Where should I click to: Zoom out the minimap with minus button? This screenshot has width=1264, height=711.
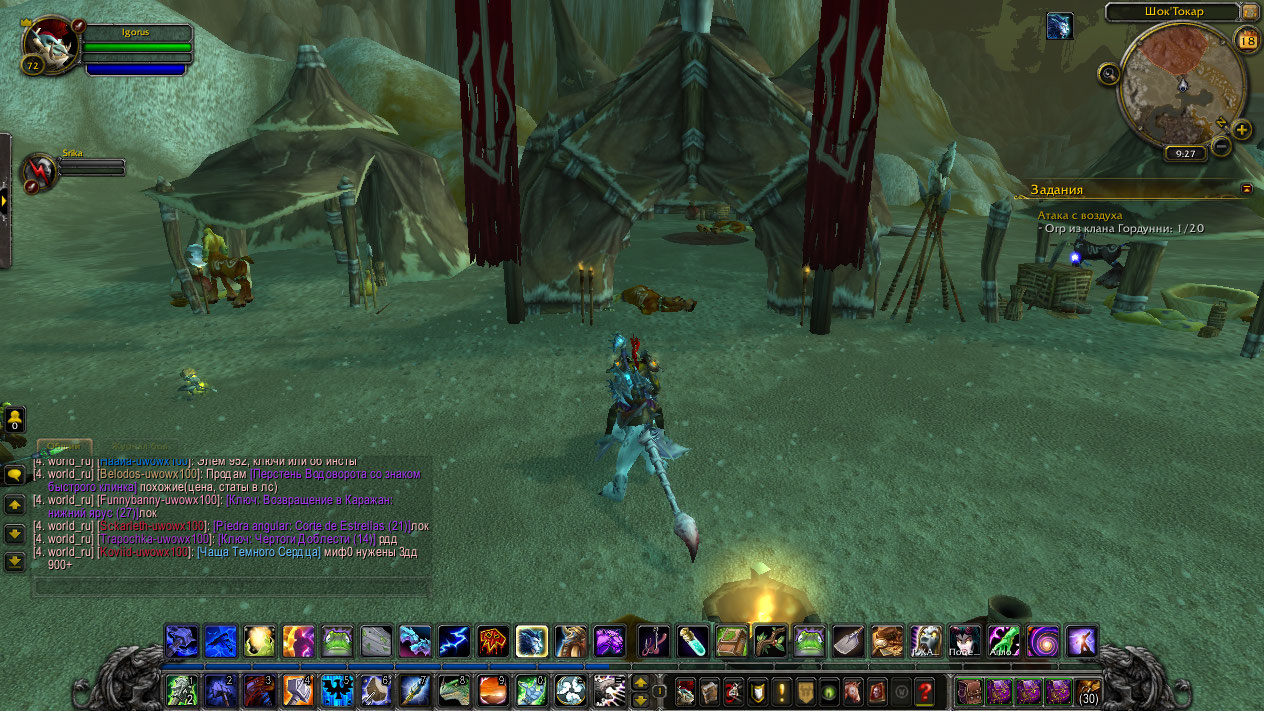(1220, 147)
